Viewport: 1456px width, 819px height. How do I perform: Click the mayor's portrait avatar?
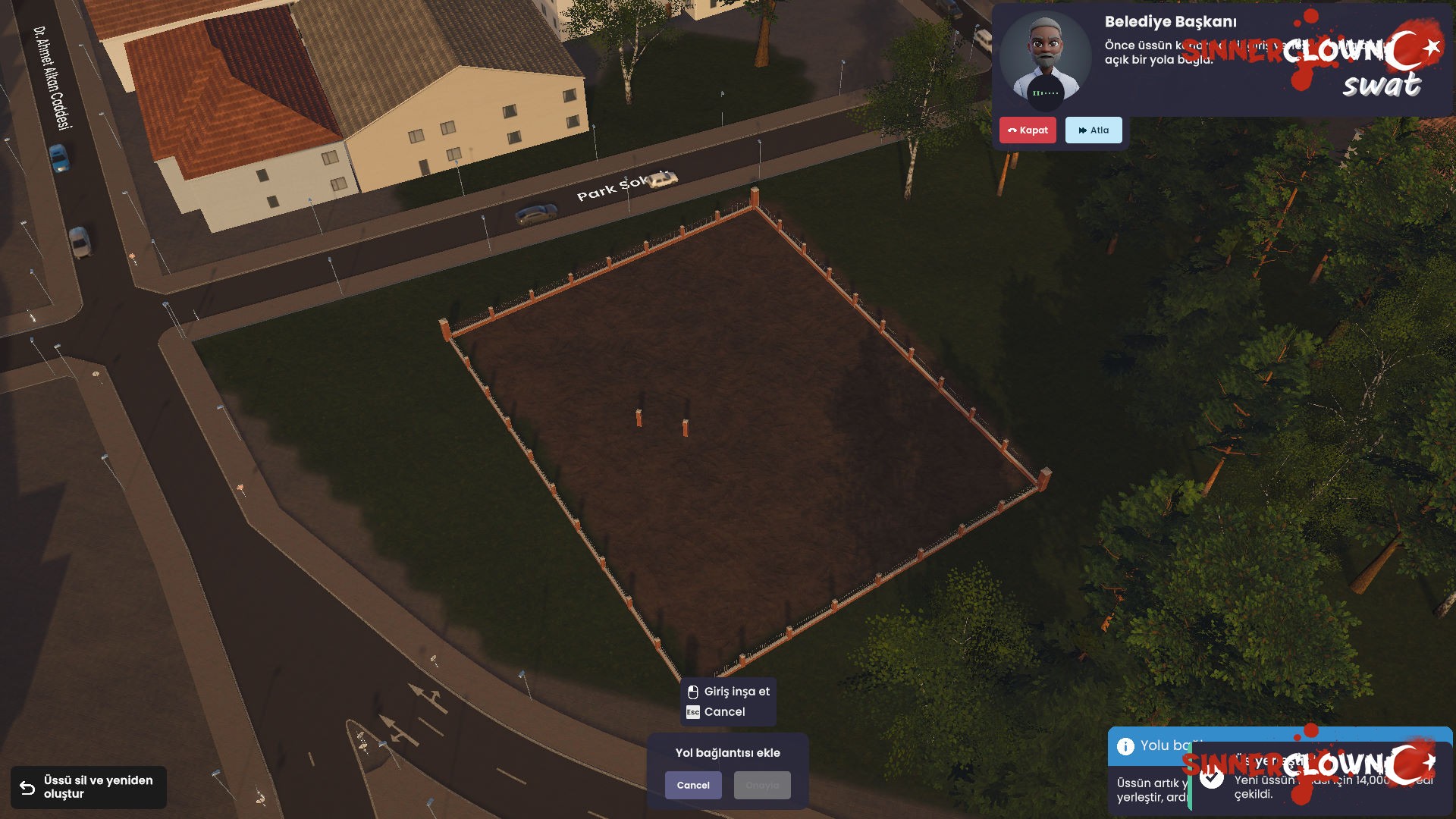1045,58
